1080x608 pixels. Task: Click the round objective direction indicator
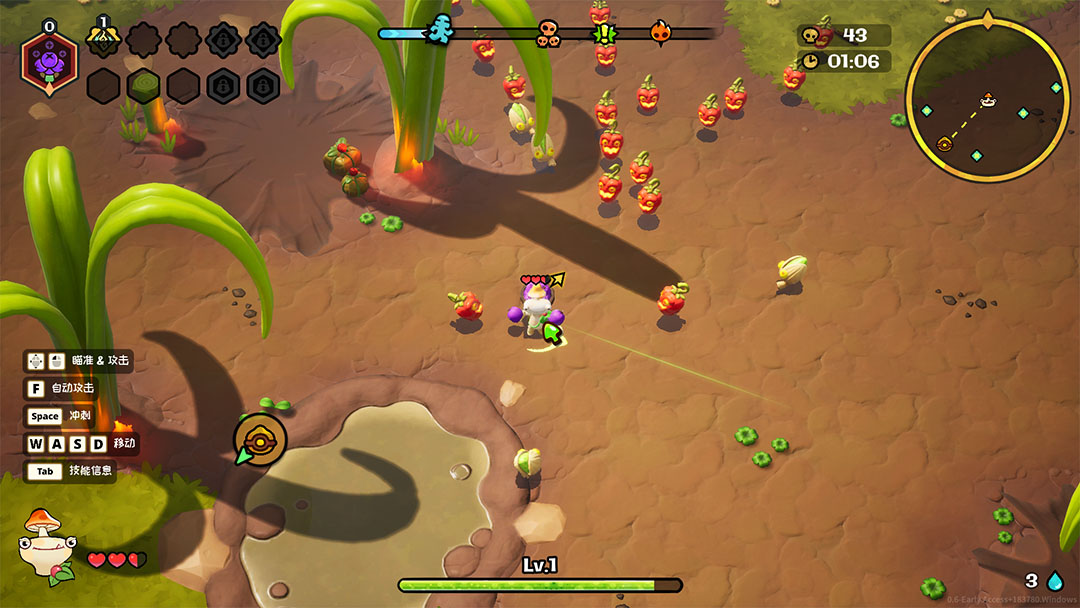click(260, 440)
